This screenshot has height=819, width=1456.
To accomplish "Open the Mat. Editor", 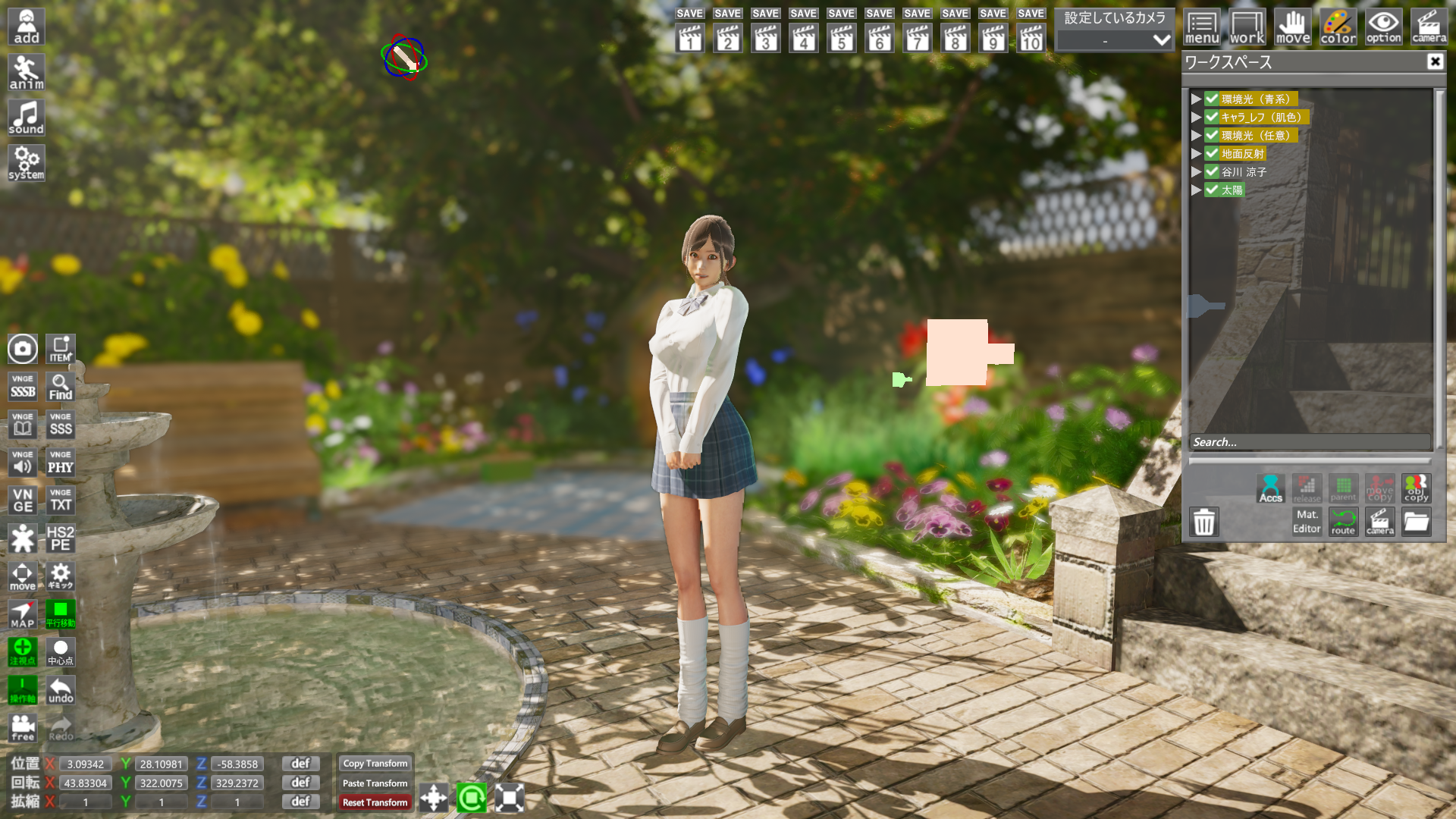I will (x=1307, y=522).
